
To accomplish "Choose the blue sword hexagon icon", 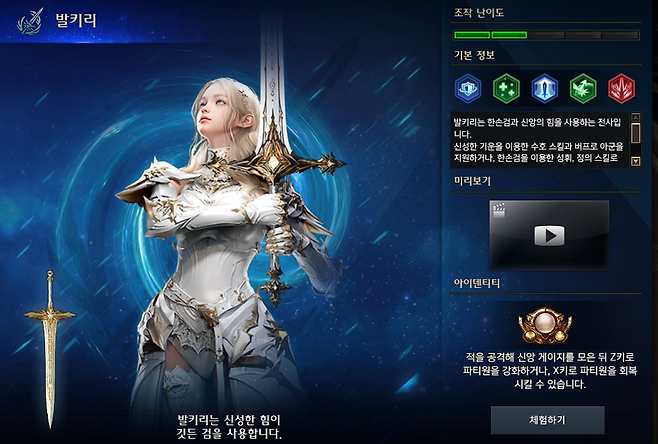I will [545, 89].
